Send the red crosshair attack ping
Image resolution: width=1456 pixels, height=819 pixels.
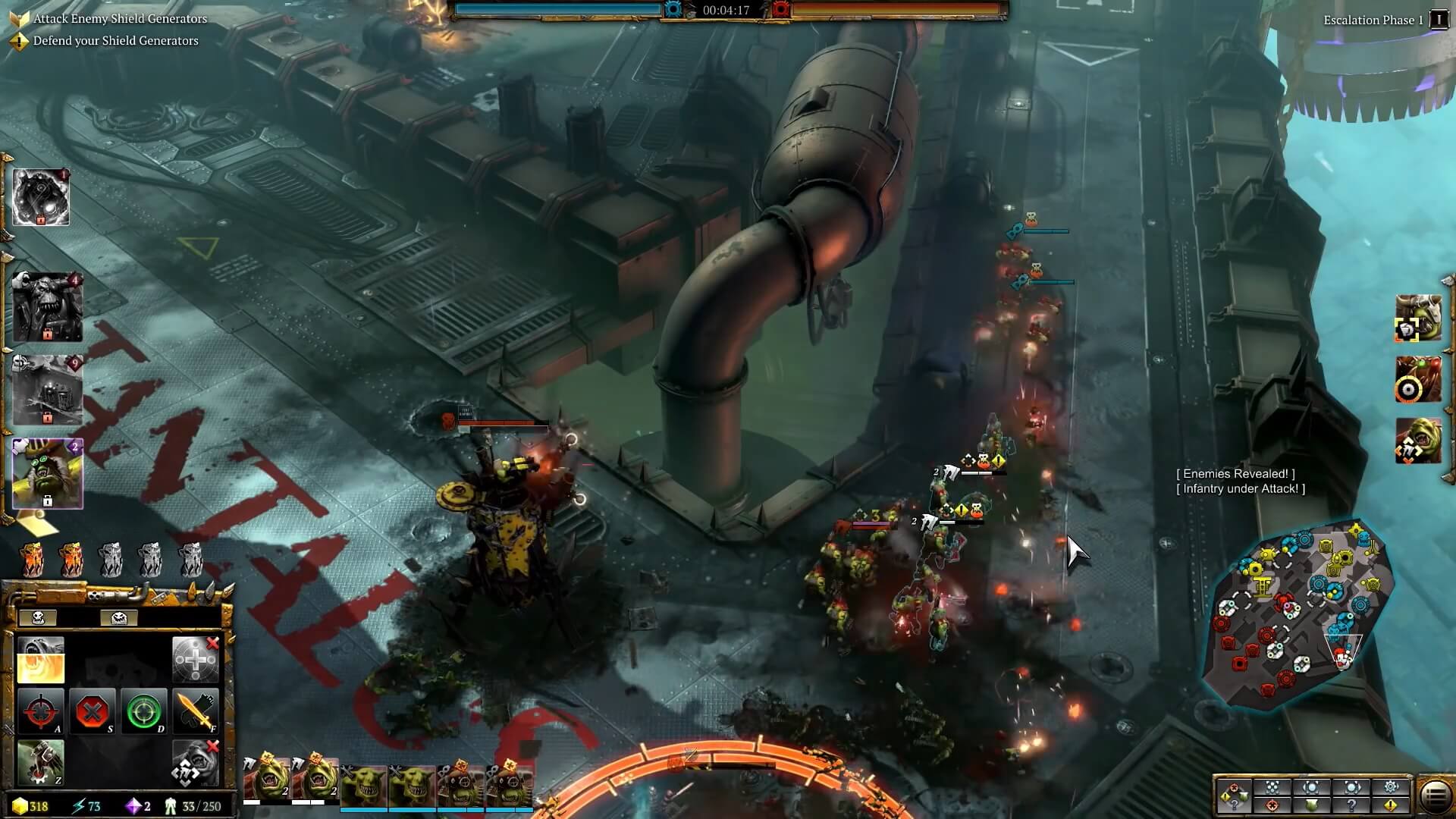click(1272, 805)
